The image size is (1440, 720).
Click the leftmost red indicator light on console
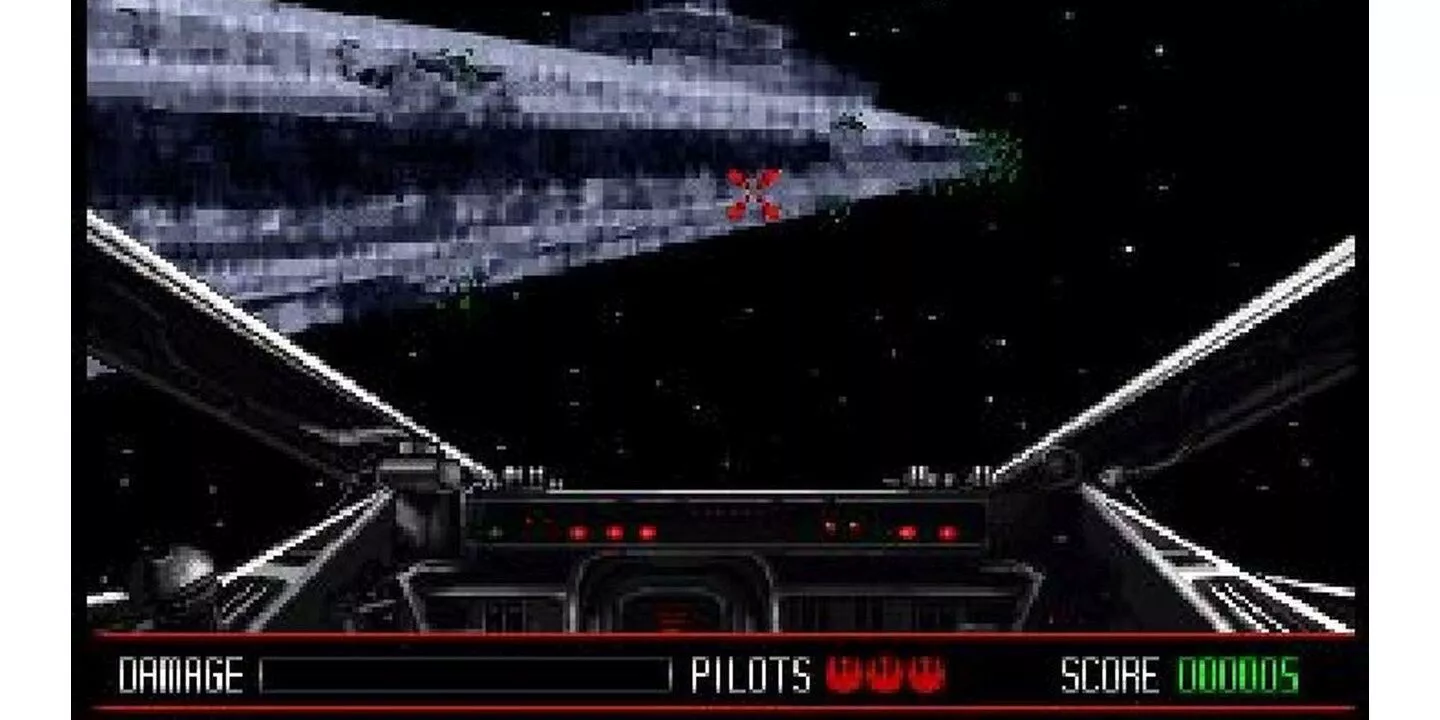click(577, 533)
